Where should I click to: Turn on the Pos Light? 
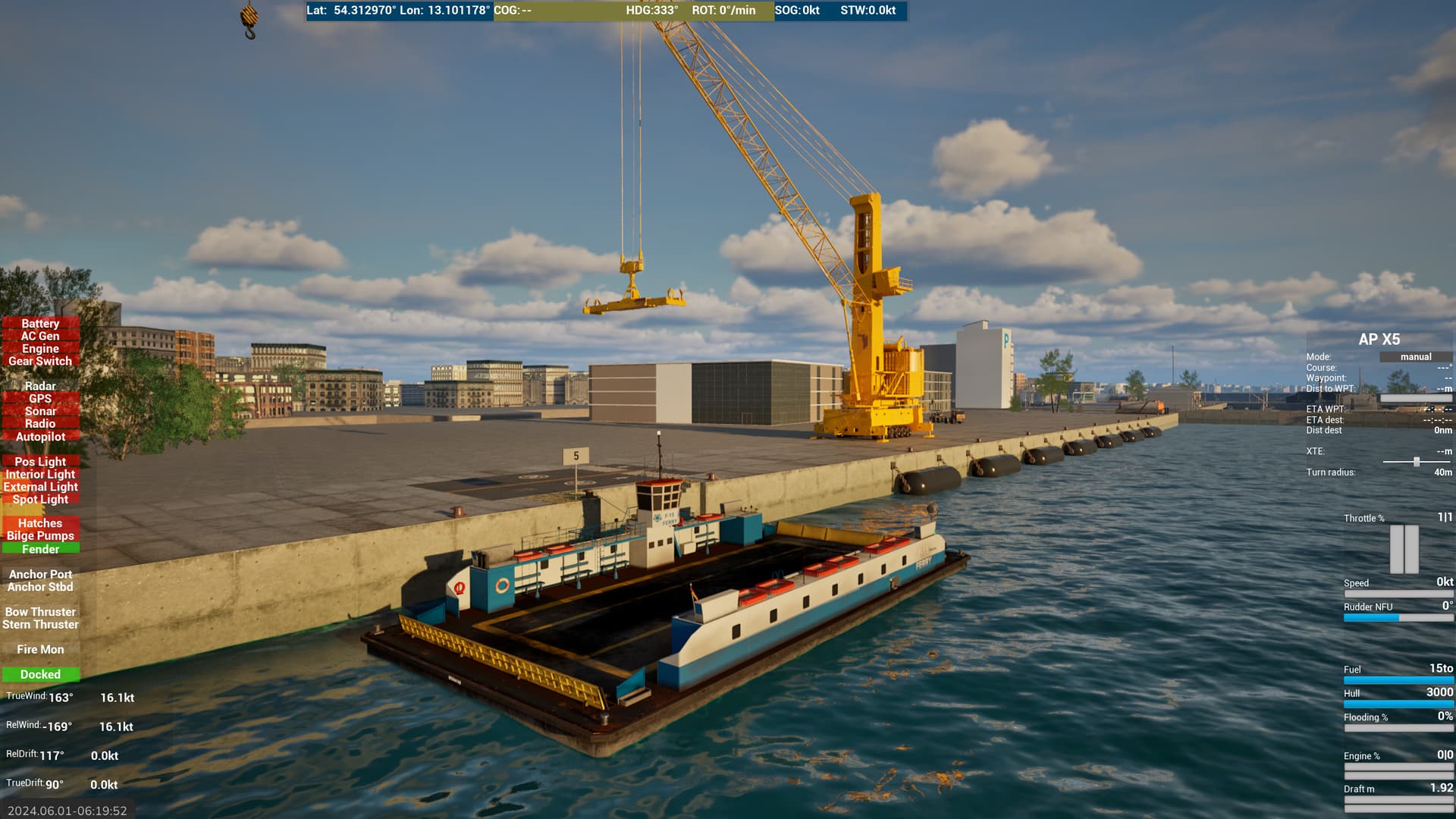point(40,461)
